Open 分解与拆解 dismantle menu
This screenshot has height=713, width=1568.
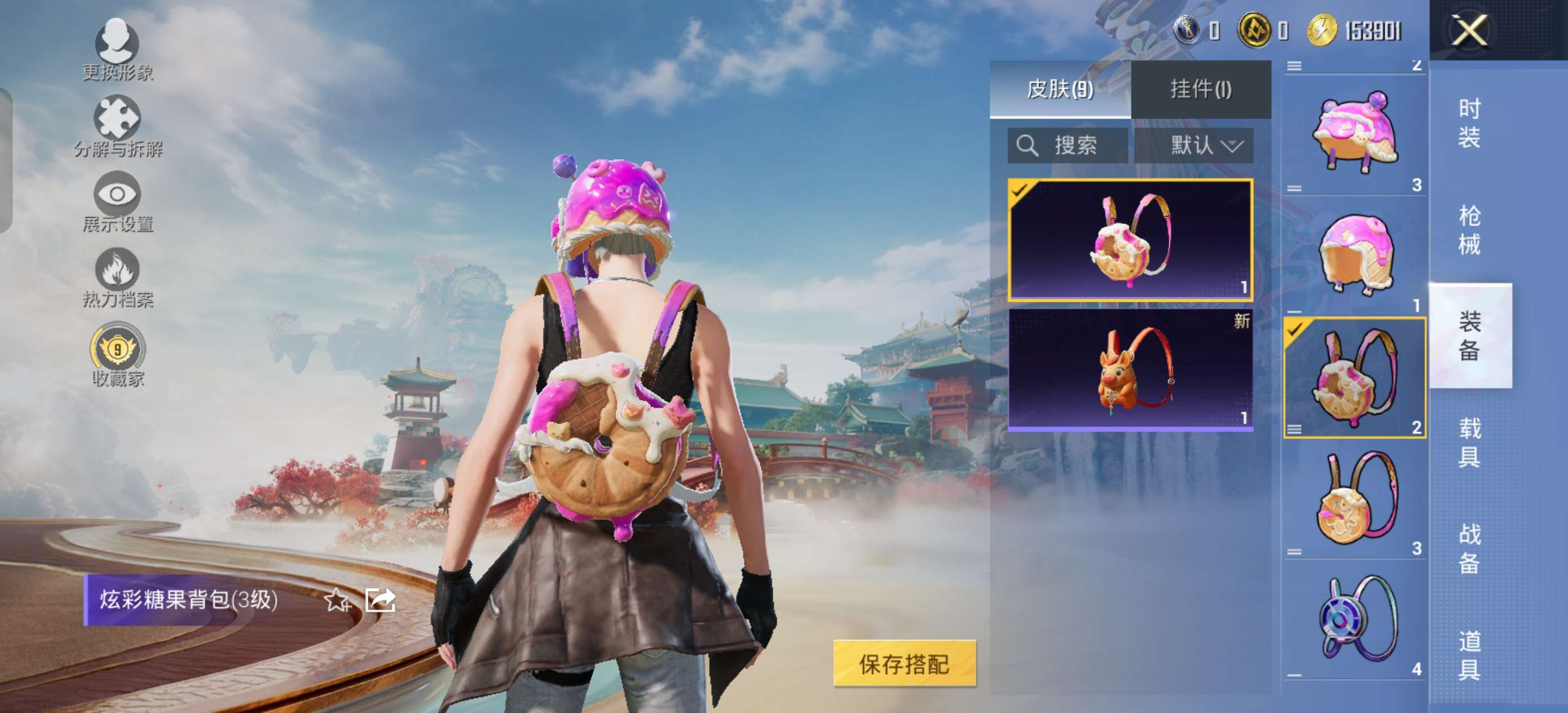pos(117,126)
